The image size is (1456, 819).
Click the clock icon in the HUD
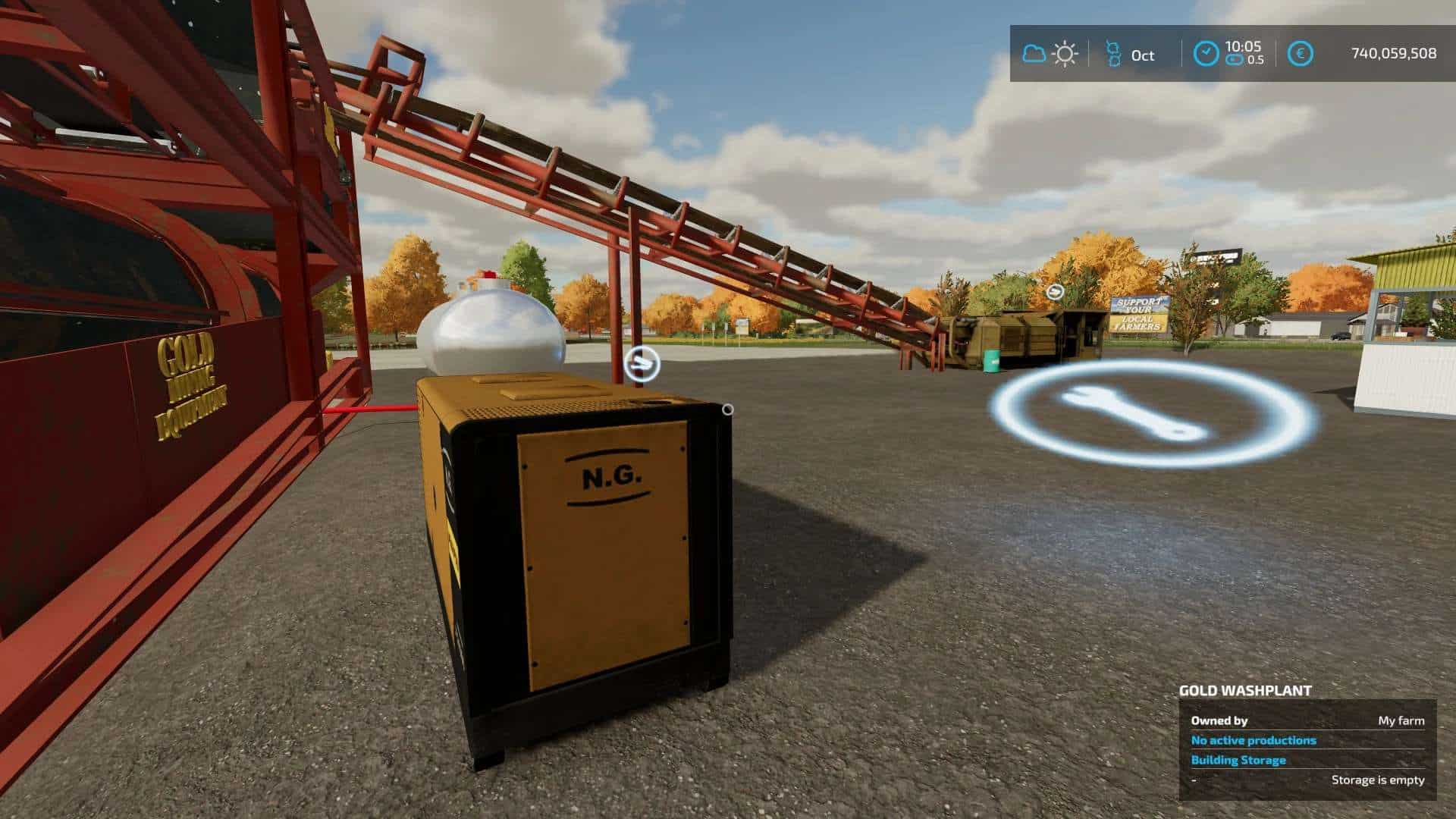[x=1206, y=54]
